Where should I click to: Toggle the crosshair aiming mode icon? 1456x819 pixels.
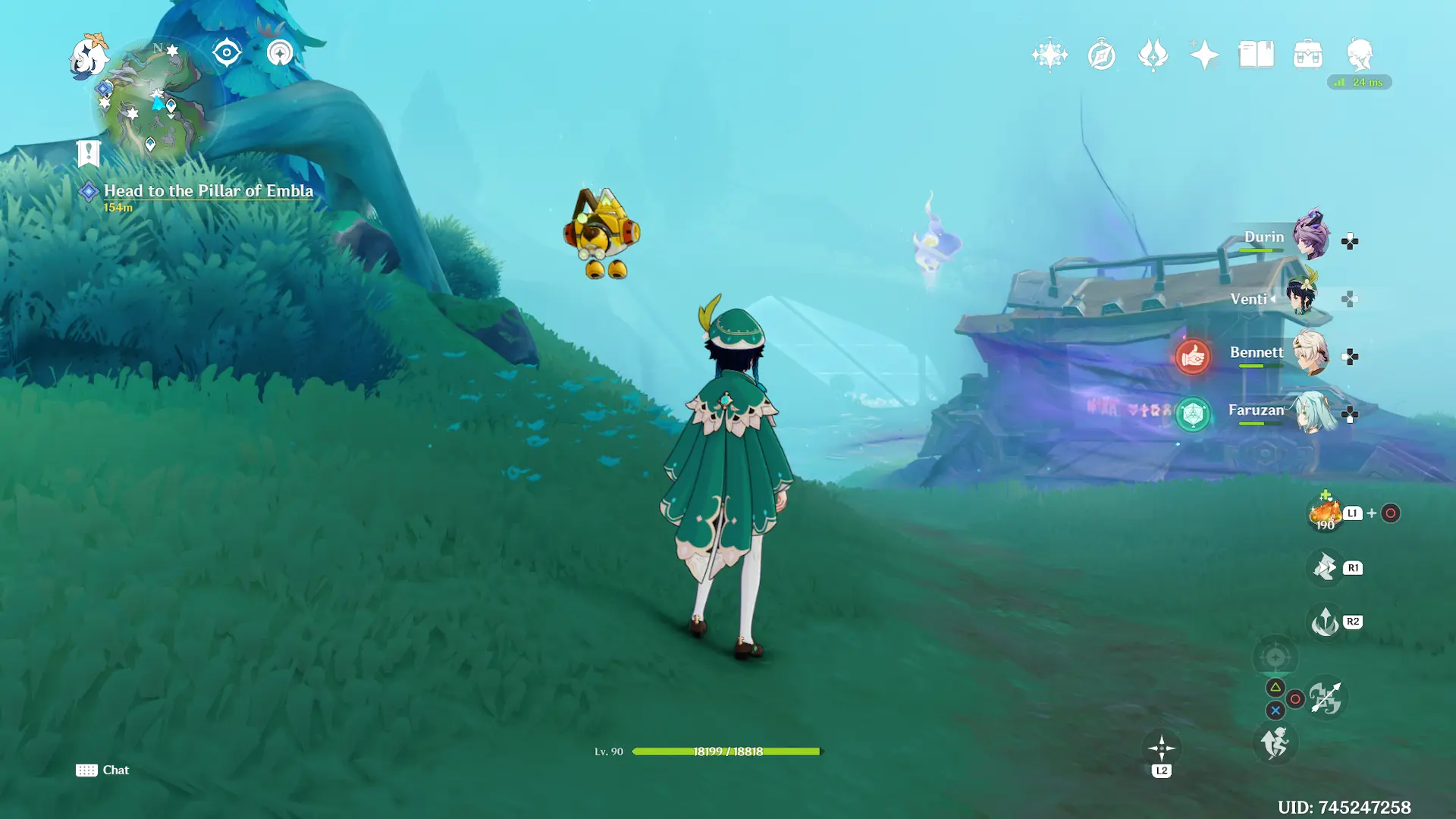(x=1275, y=657)
